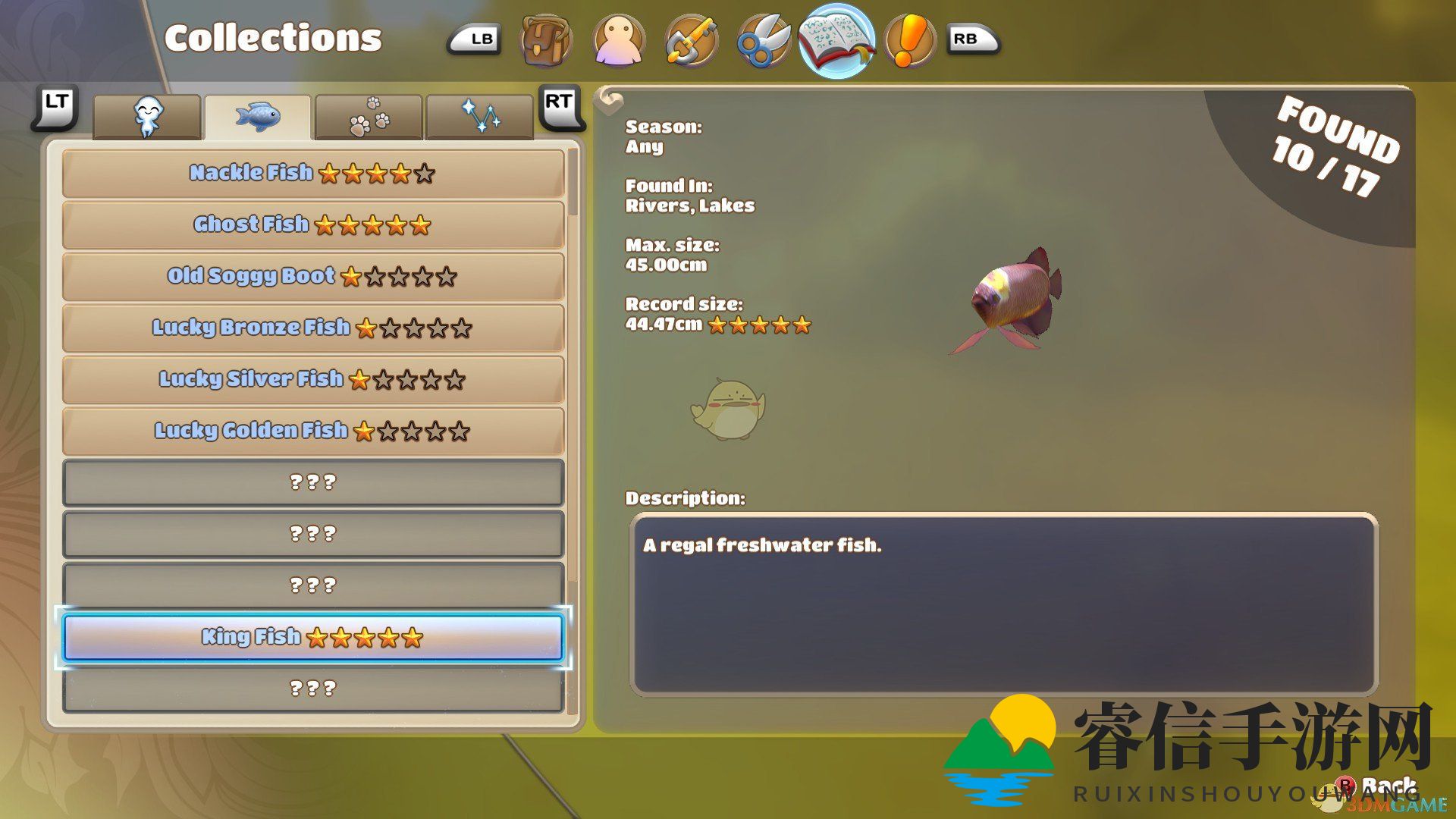Select the open book Collections icon

[836, 40]
